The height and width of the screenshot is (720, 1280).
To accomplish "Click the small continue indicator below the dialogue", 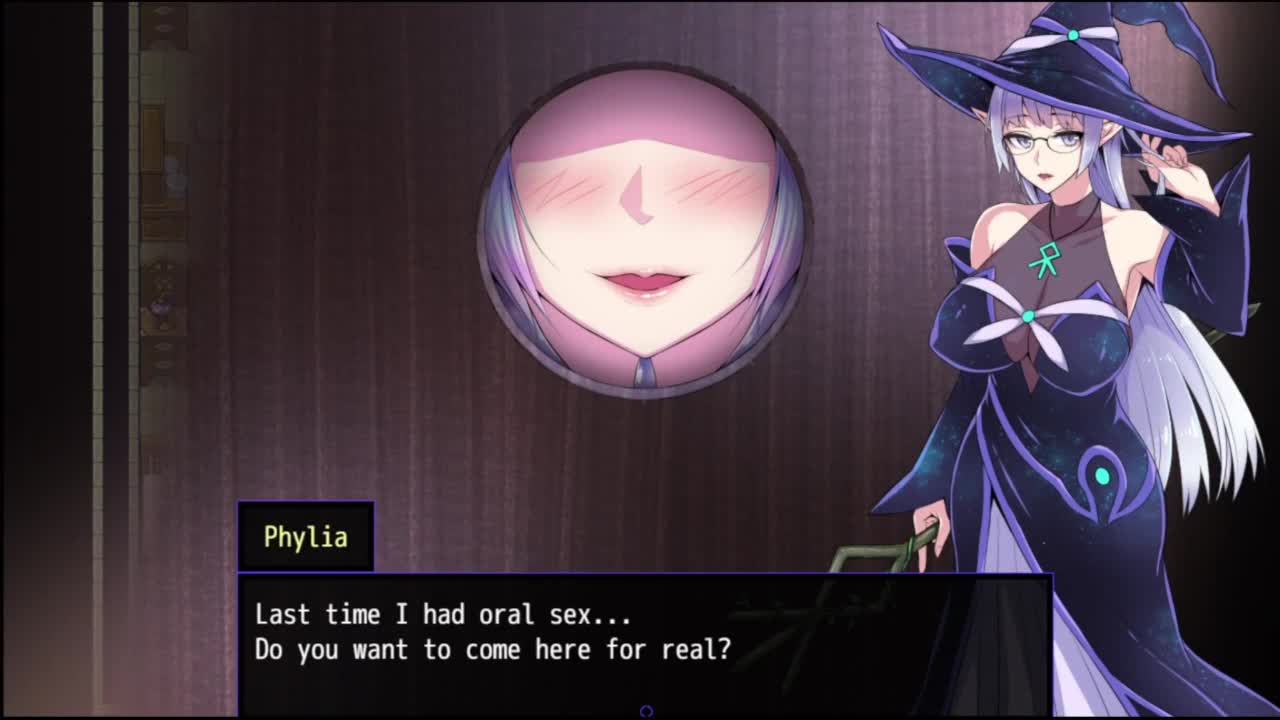I will tap(646, 711).
